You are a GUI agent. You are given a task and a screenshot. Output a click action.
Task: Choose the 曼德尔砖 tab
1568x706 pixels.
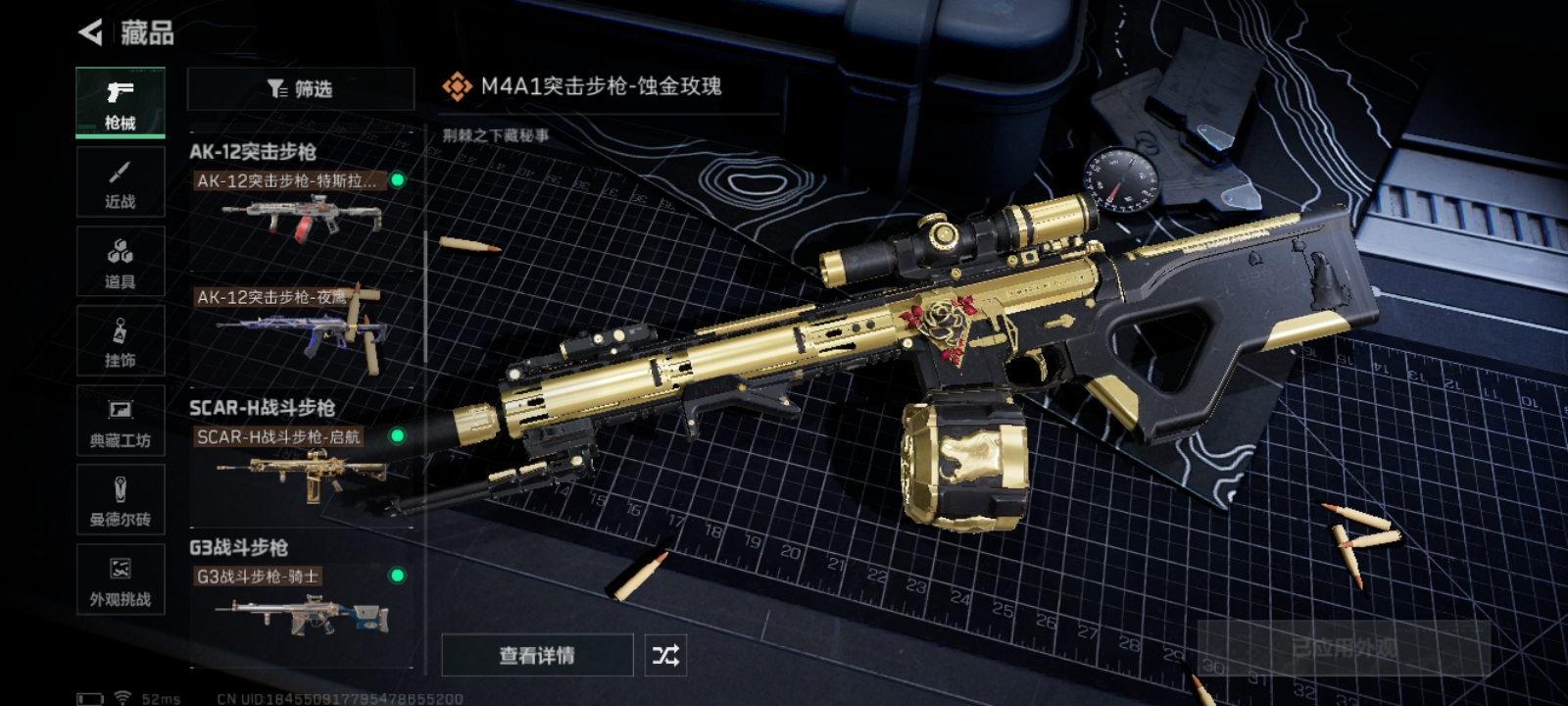click(121, 500)
